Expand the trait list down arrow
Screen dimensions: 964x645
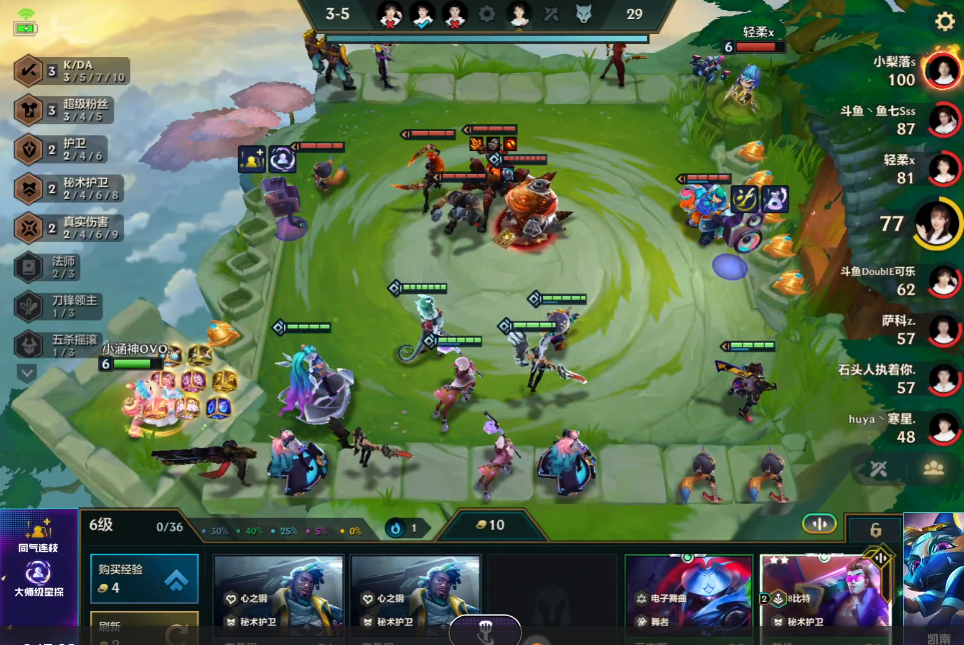pyautogui.click(x=27, y=372)
